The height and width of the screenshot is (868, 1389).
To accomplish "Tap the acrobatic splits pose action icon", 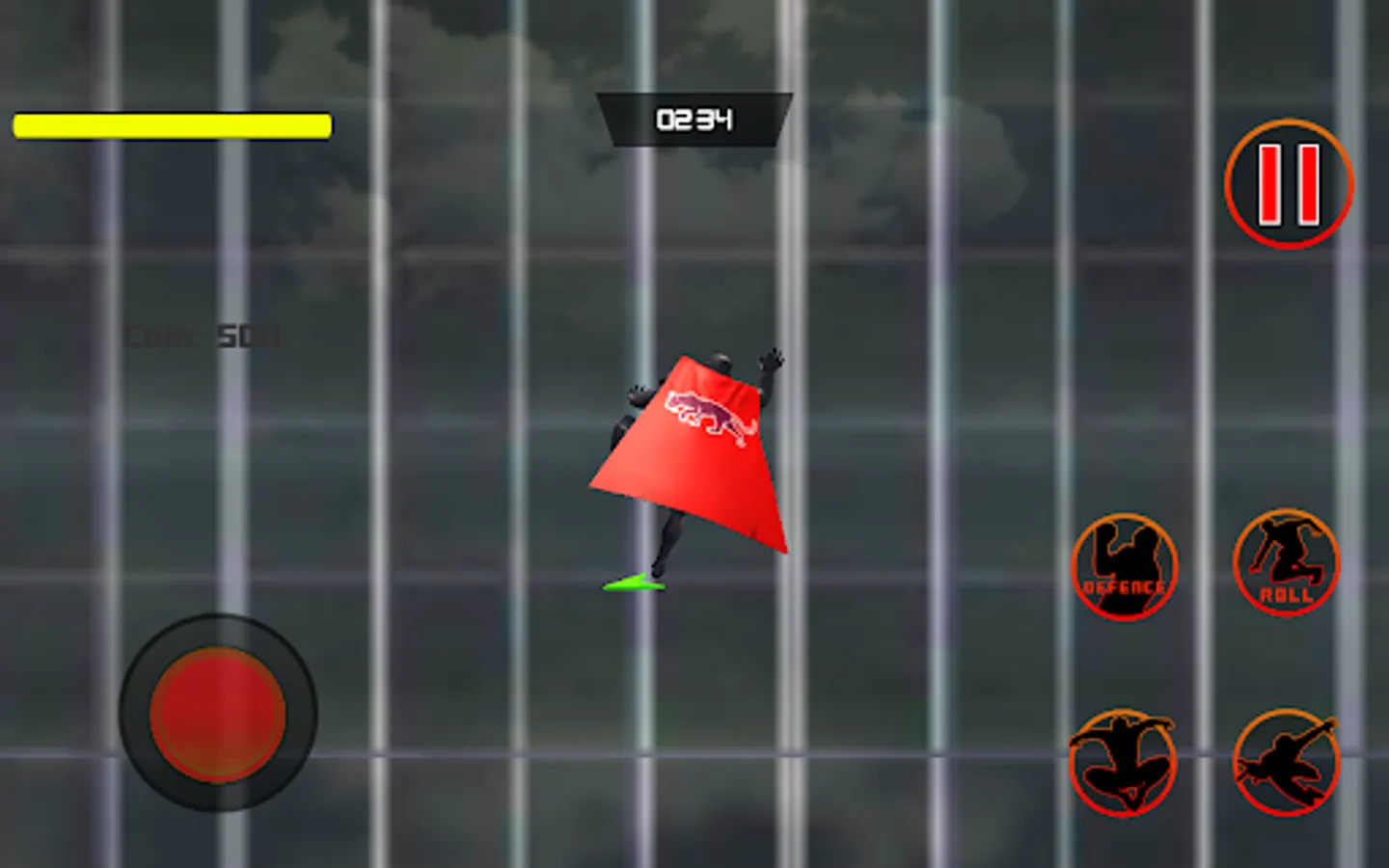I will click(x=1123, y=762).
